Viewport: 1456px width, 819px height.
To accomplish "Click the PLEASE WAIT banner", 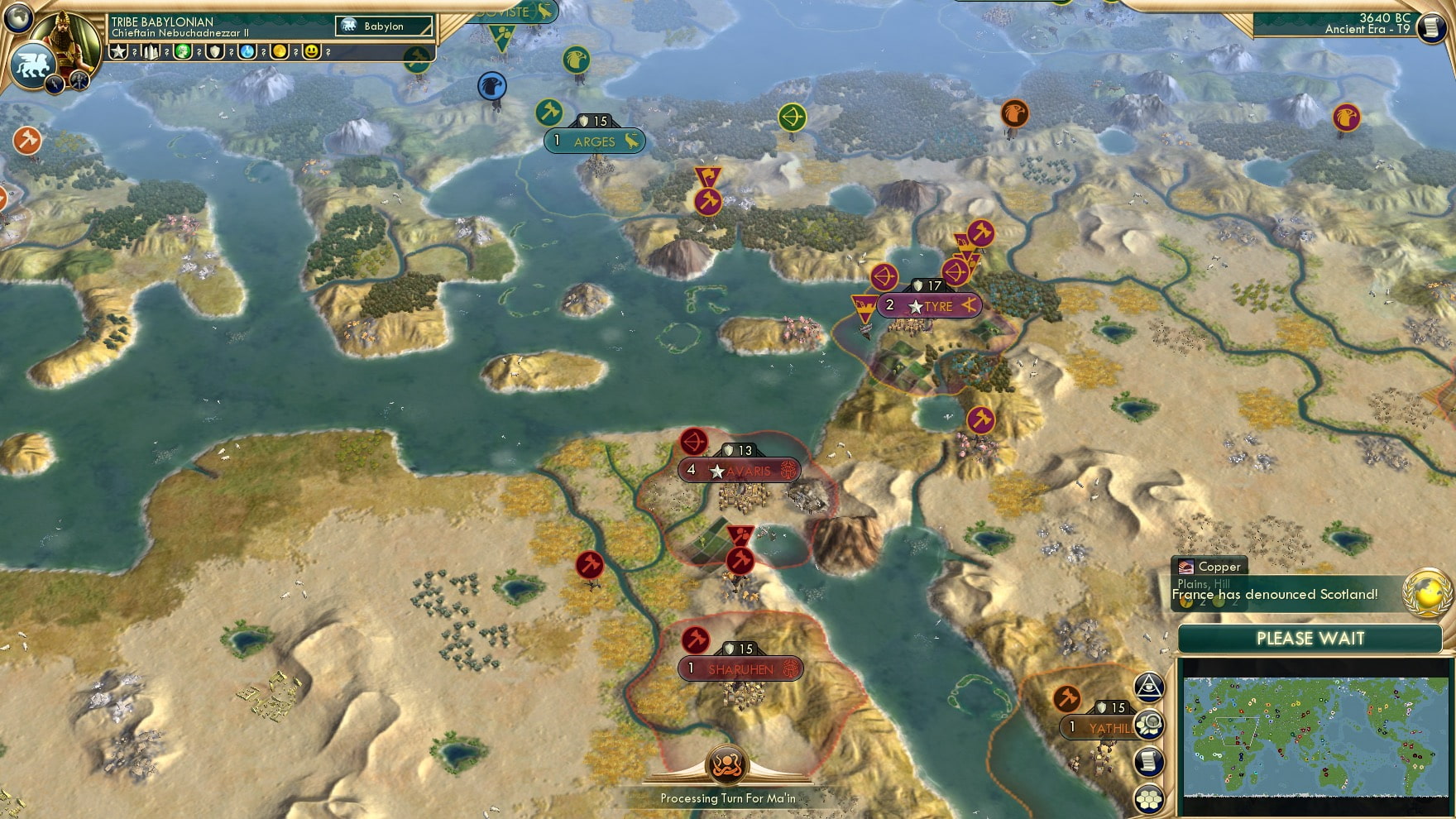I will 1310,639.
